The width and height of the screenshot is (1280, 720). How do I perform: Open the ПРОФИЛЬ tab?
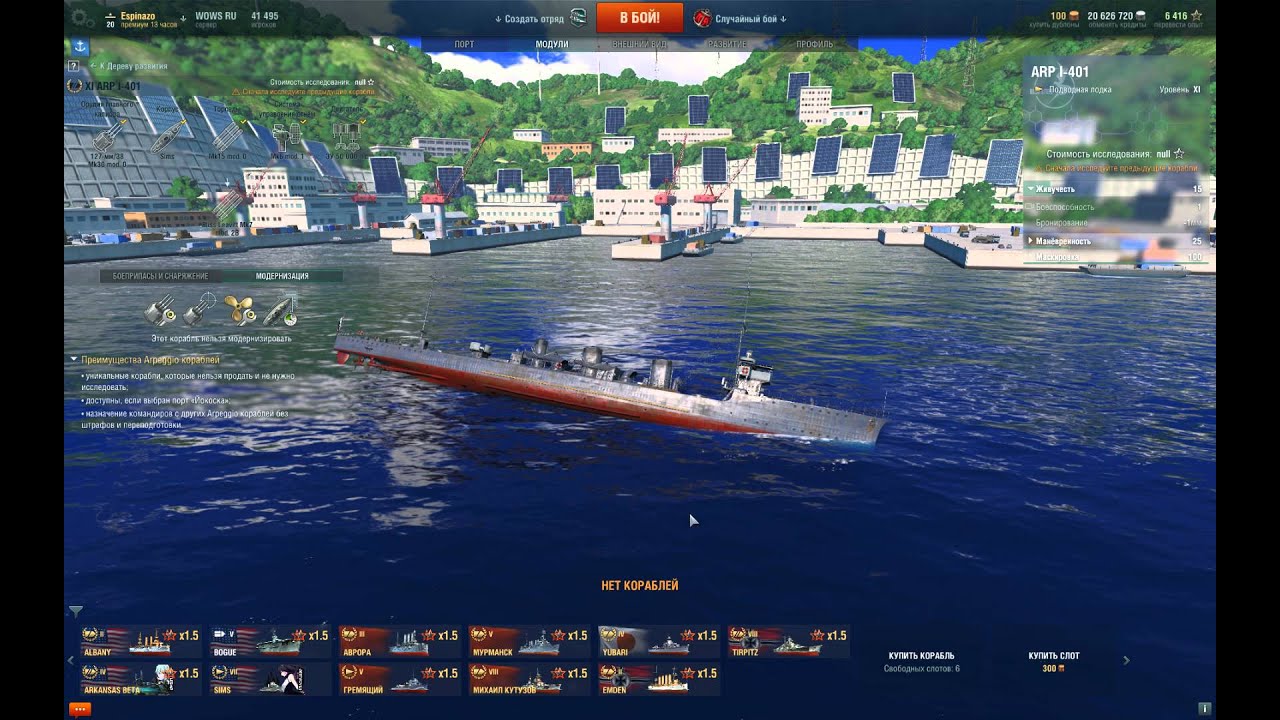click(x=814, y=45)
